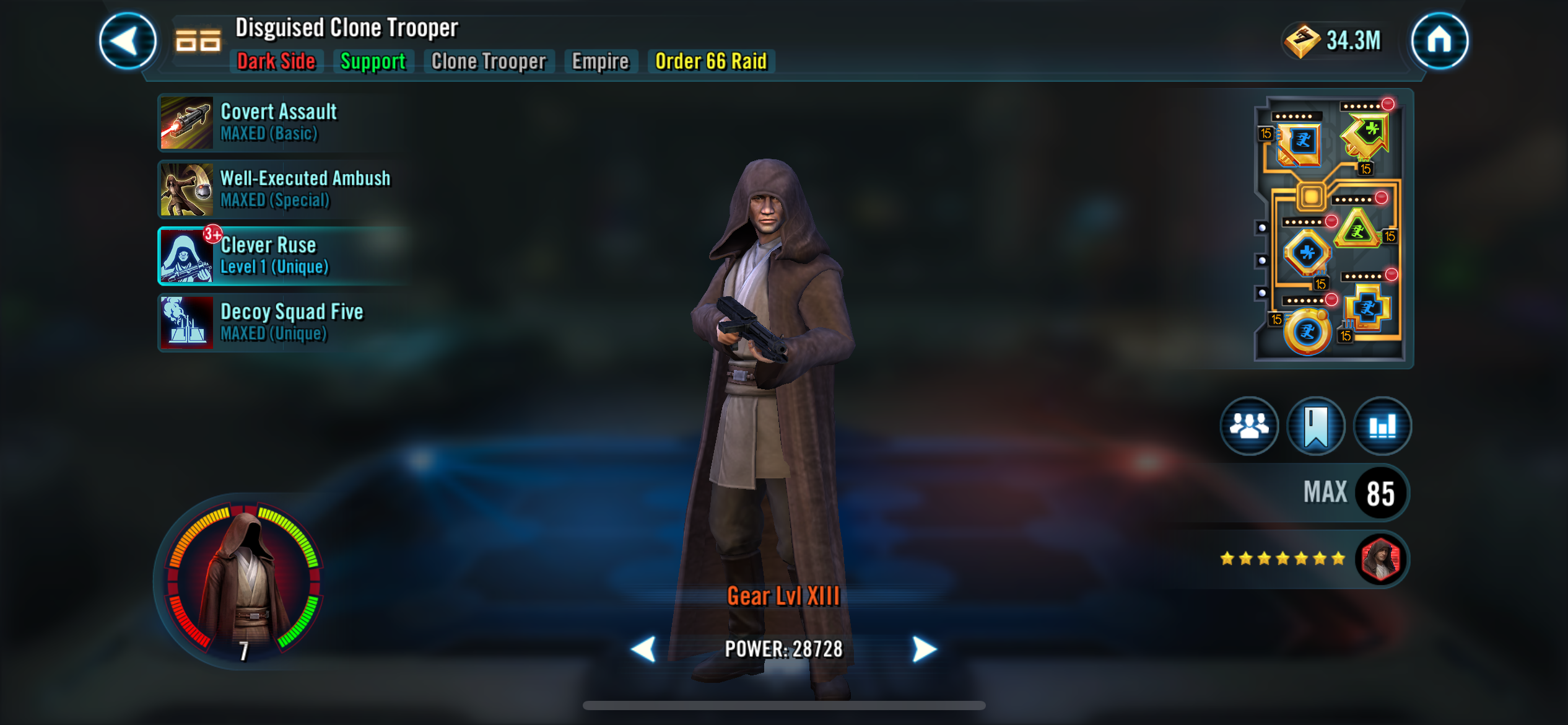Switch to the previous character

tap(643, 649)
